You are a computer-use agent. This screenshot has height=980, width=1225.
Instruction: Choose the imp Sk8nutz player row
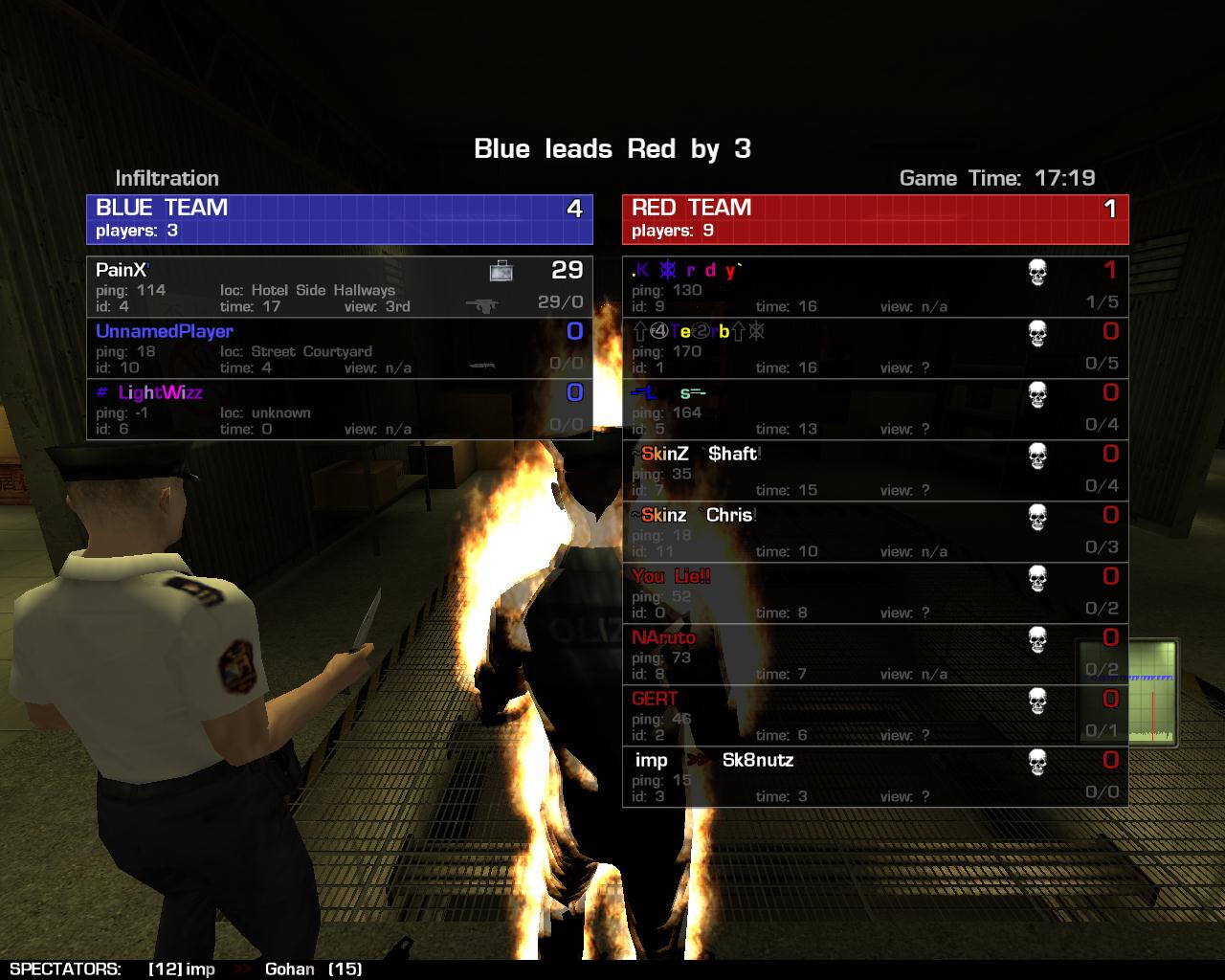(x=875, y=777)
